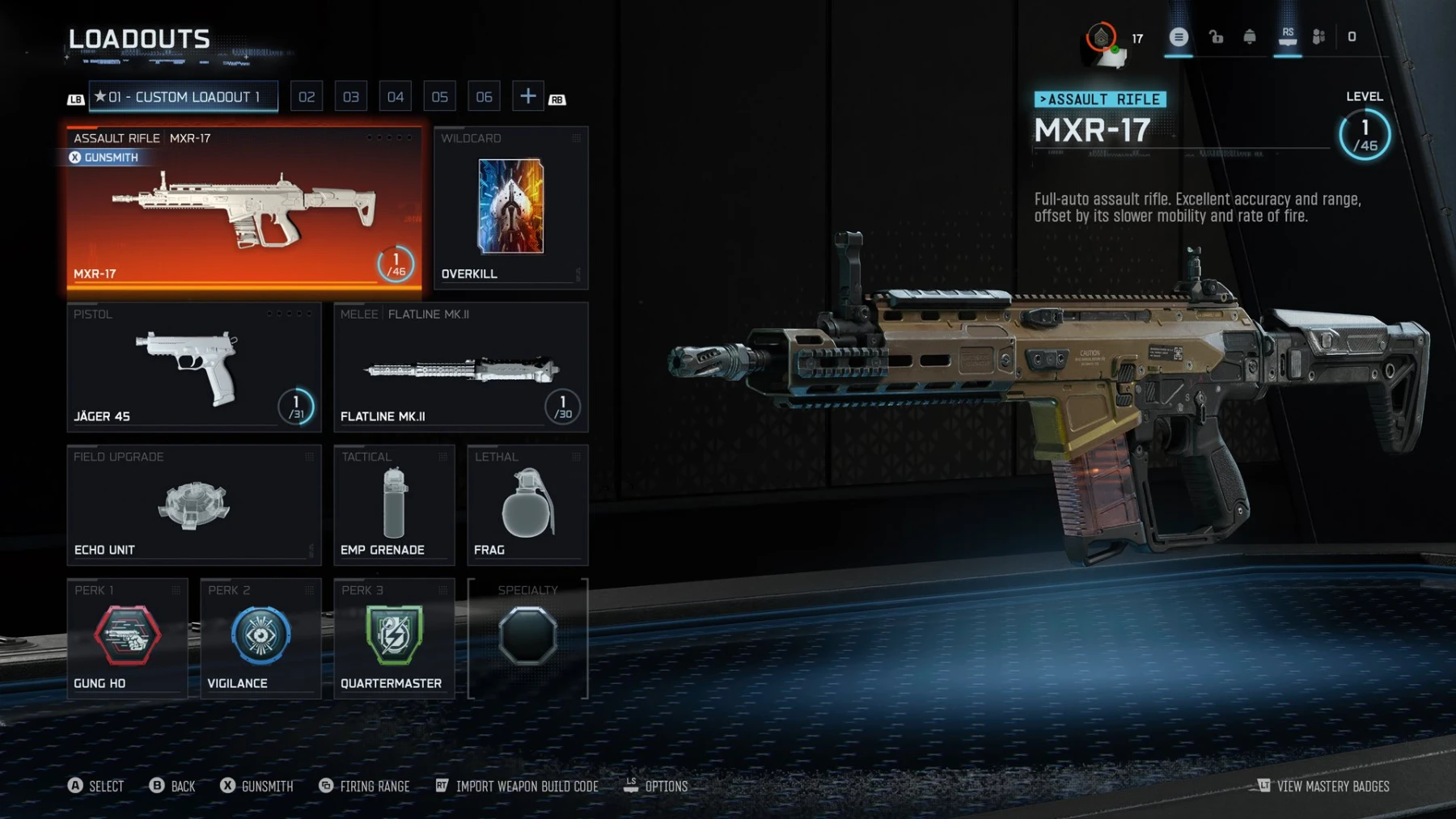Open the Overkill wildcard thumbnail
The width and height of the screenshot is (1456, 819).
coord(510,208)
